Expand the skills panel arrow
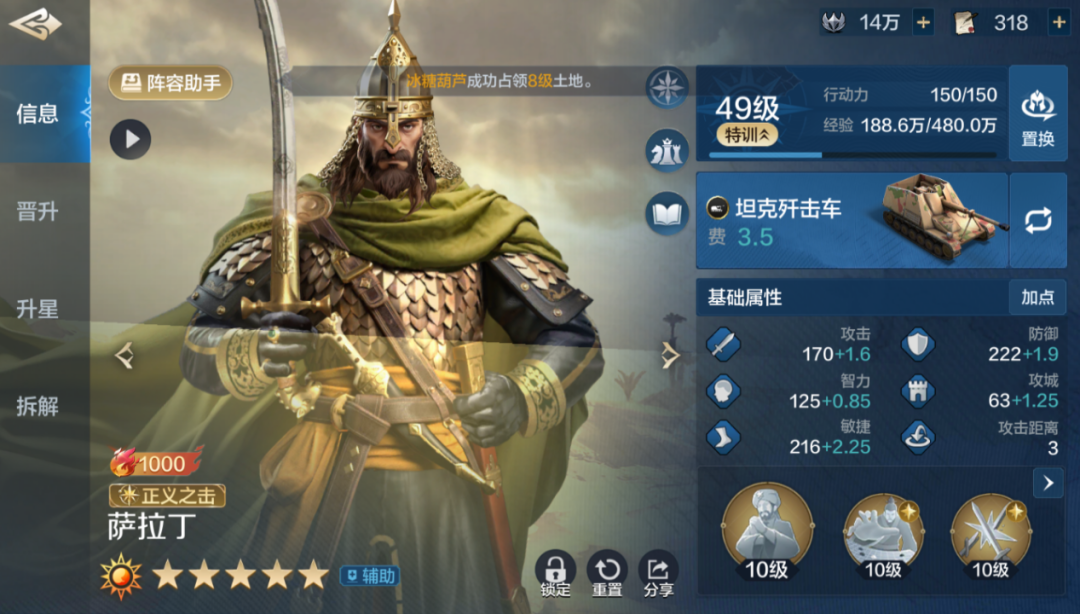Screen dimensions: 1080x614 (x=1047, y=484)
